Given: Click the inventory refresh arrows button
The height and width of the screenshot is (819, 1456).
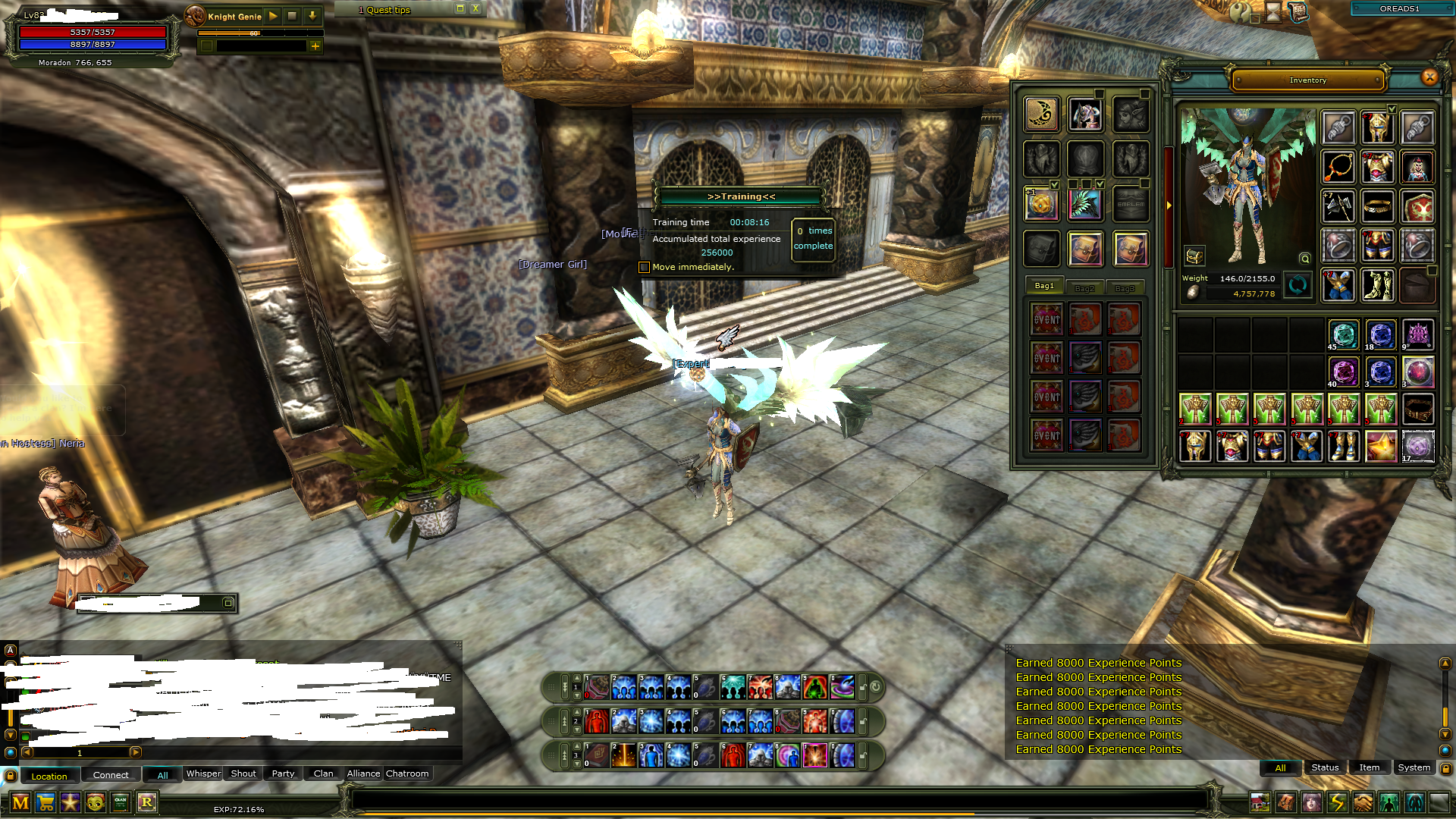Looking at the screenshot, I should (1298, 285).
